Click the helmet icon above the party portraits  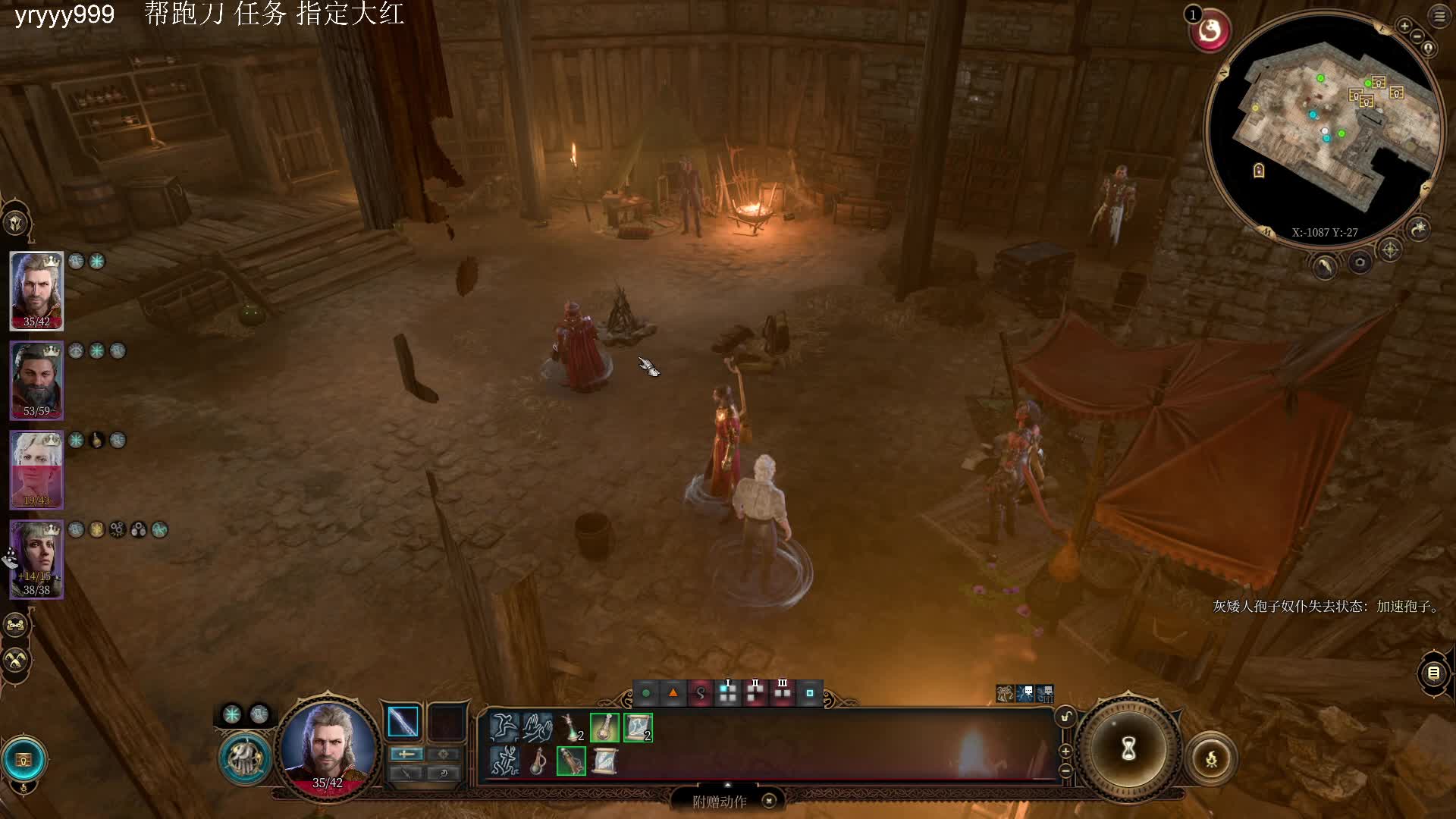coord(16,223)
